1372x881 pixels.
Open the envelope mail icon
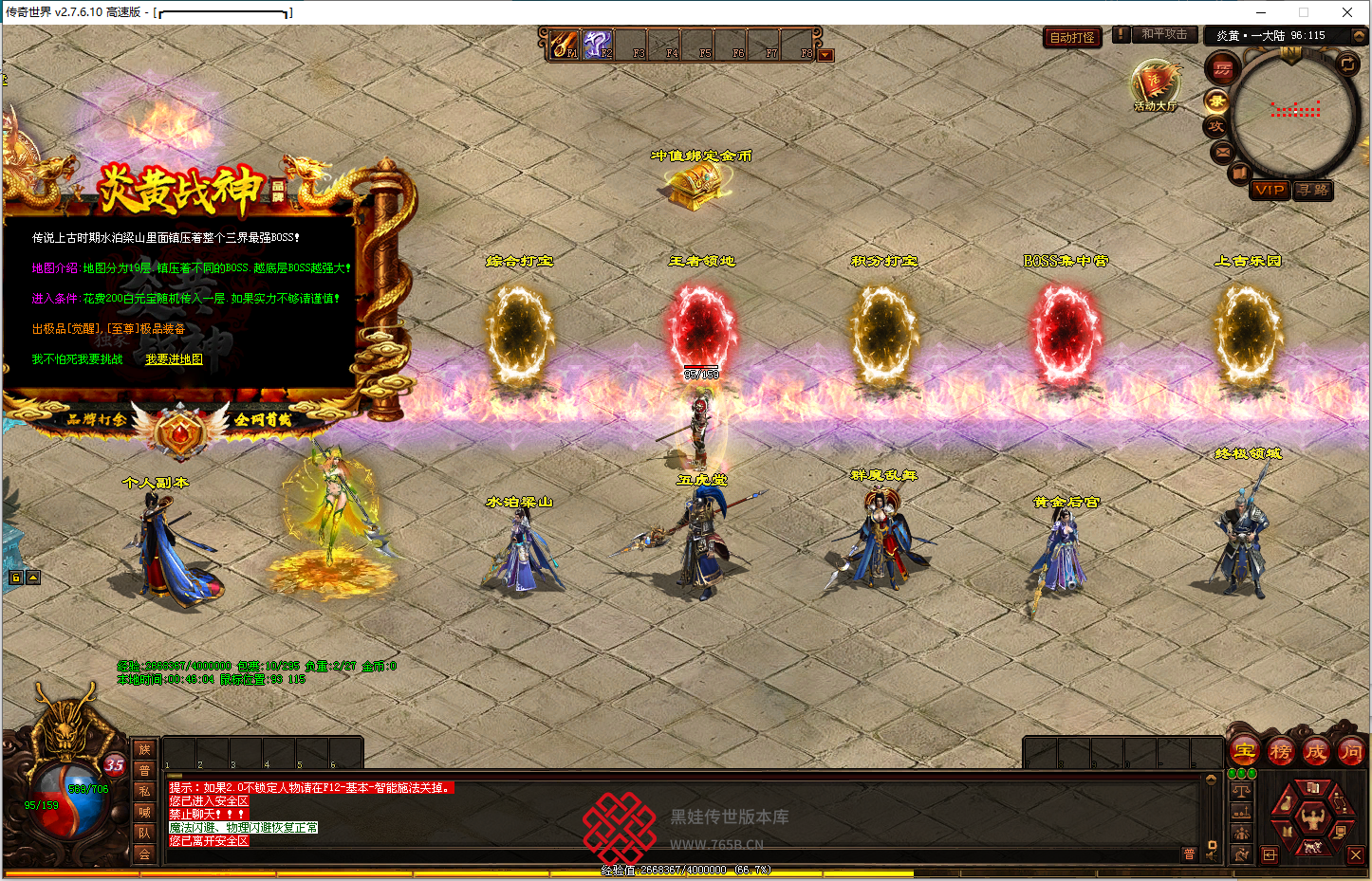[x=1222, y=152]
